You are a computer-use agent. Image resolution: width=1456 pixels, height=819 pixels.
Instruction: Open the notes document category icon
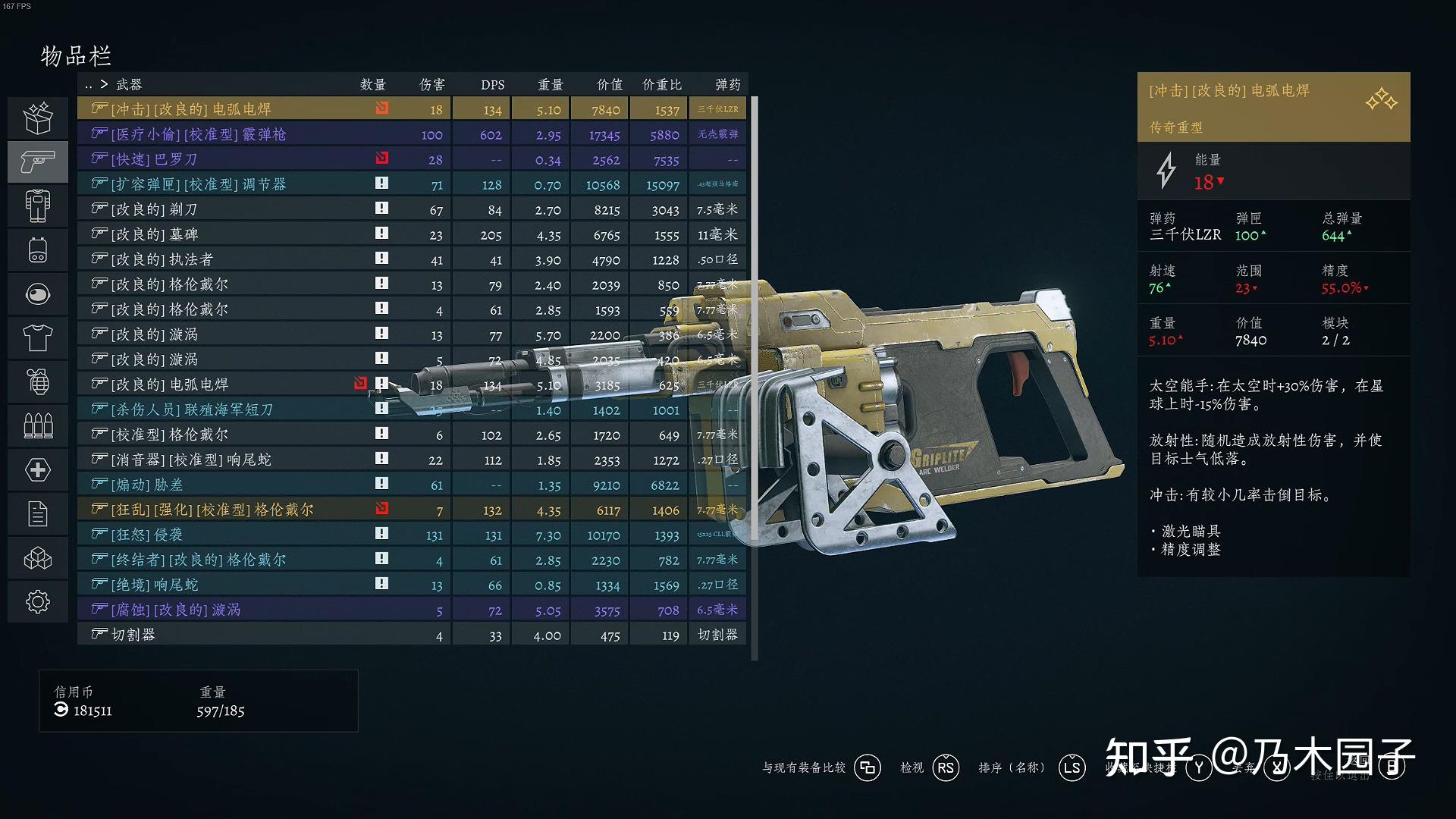click(x=38, y=513)
